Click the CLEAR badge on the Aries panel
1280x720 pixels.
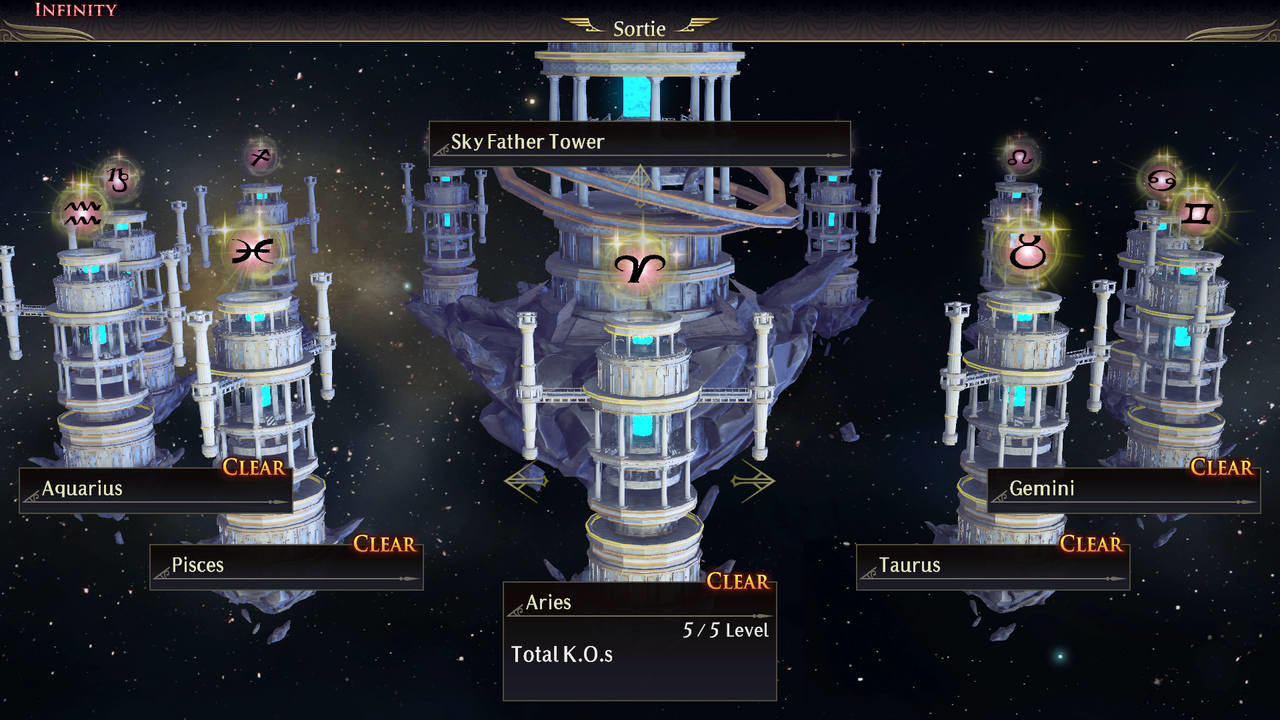(x=737, y=581)
